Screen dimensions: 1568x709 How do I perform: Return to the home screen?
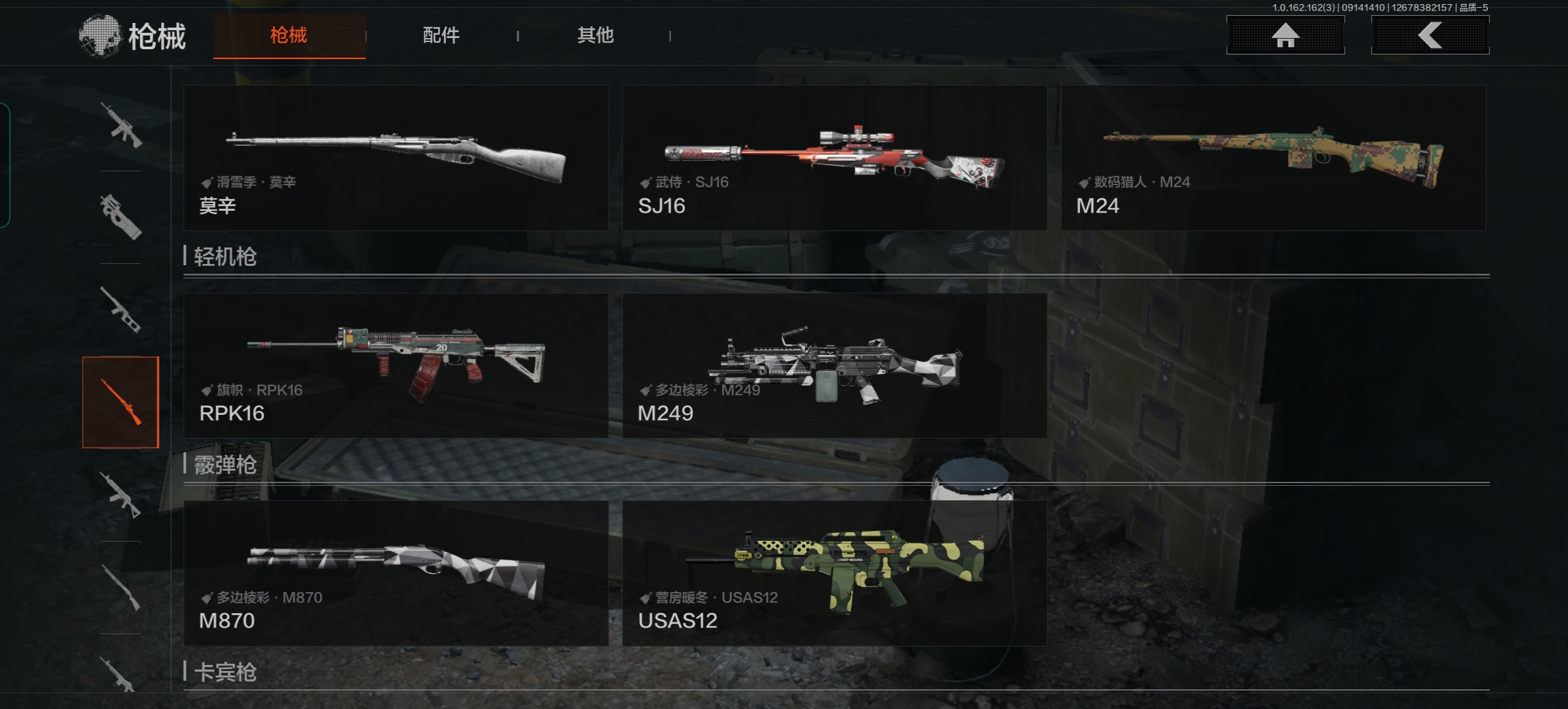click(1285, 35)
